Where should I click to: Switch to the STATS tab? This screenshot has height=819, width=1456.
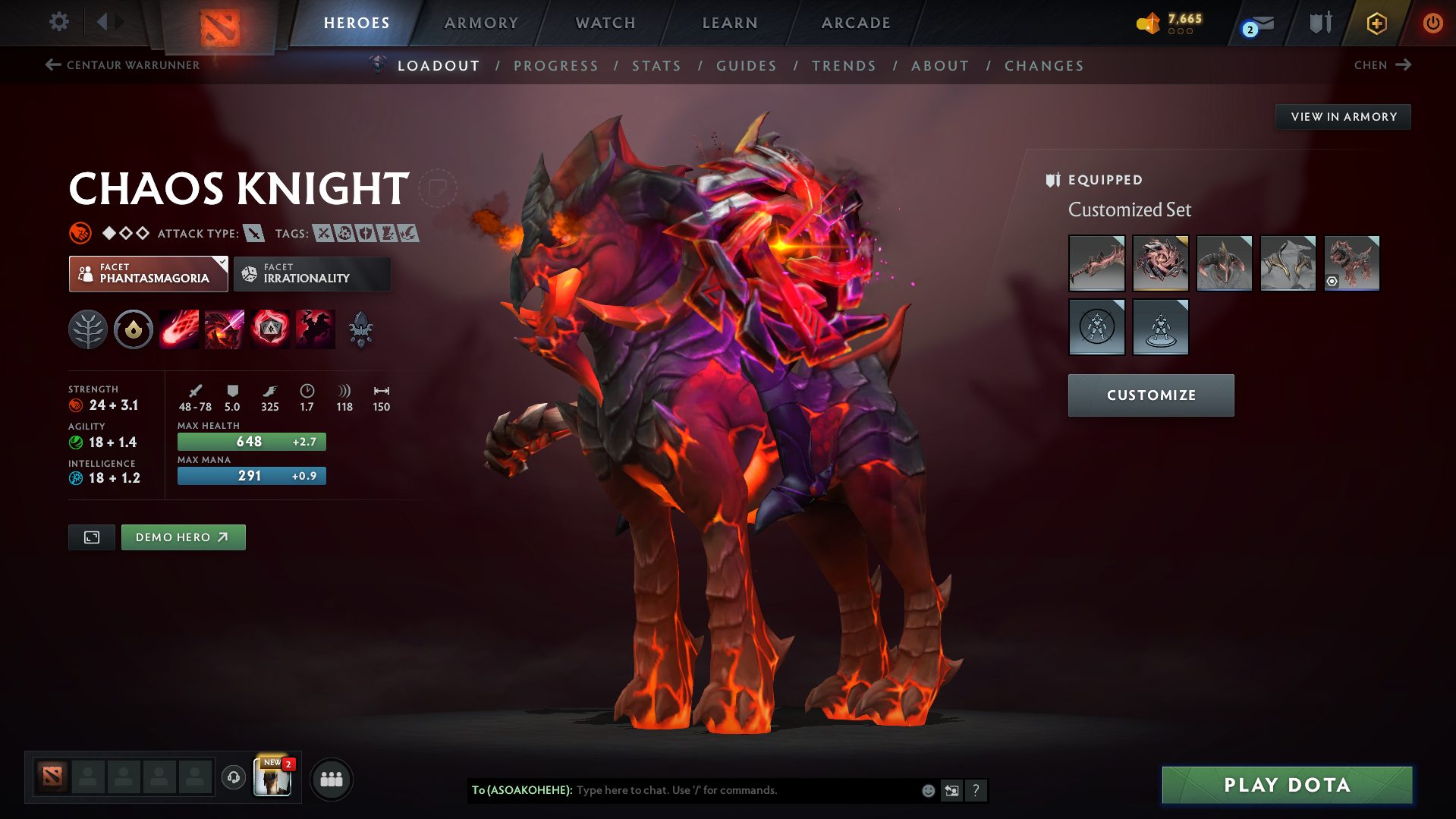[x=656, y=66]
